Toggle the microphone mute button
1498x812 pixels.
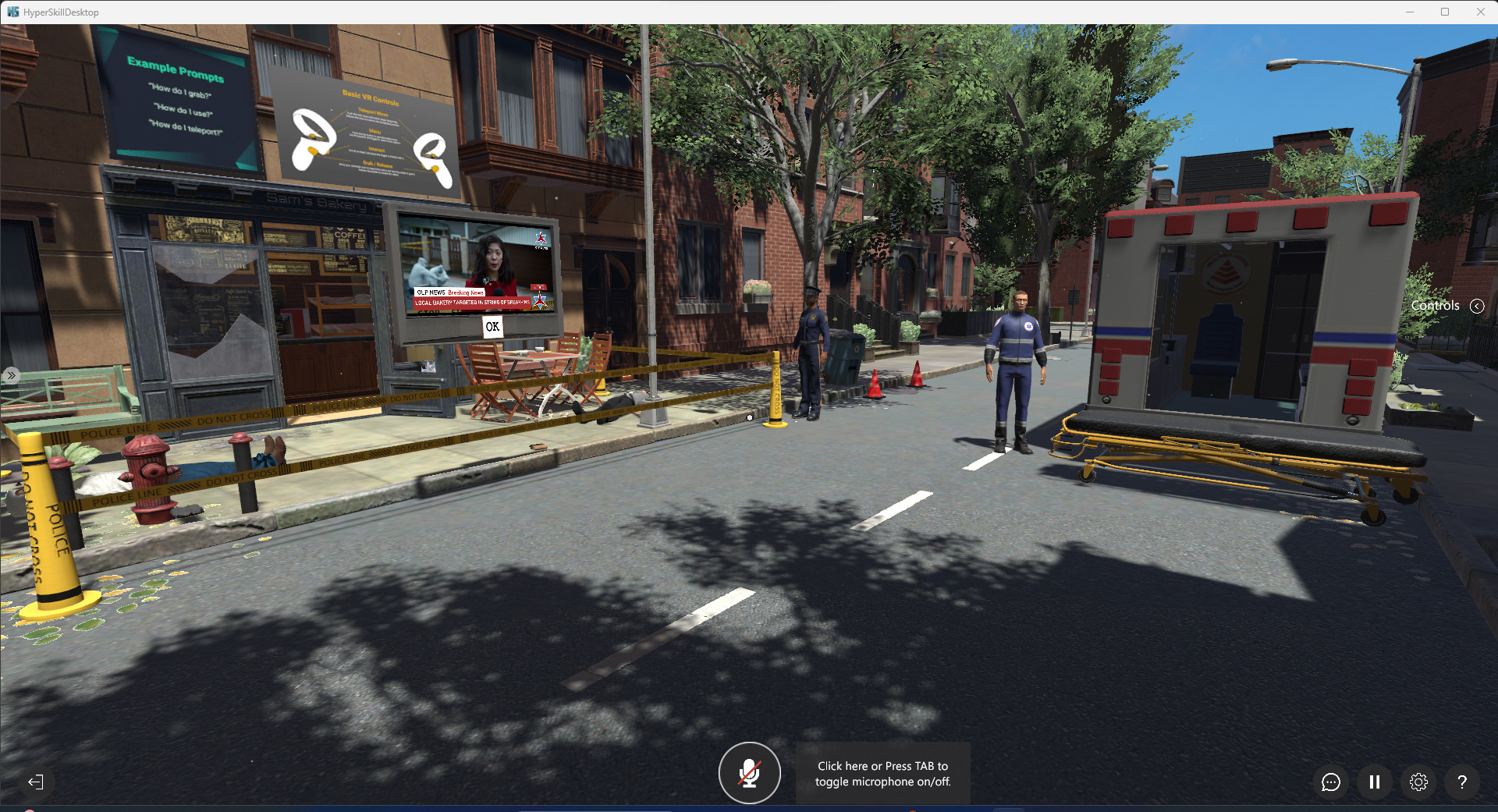point(749,773)
